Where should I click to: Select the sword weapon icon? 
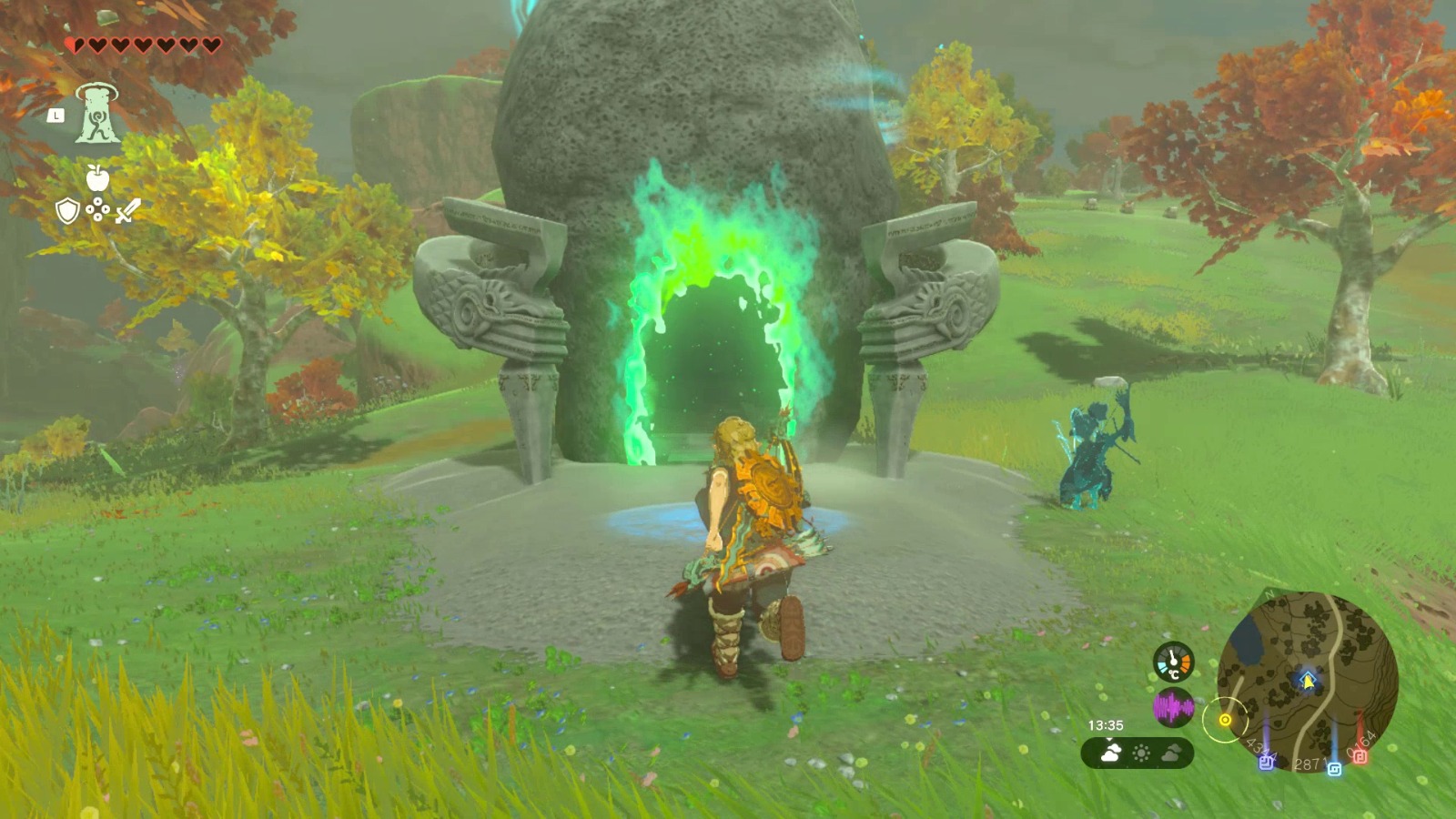pyautogui.click(x=127, y=210)
